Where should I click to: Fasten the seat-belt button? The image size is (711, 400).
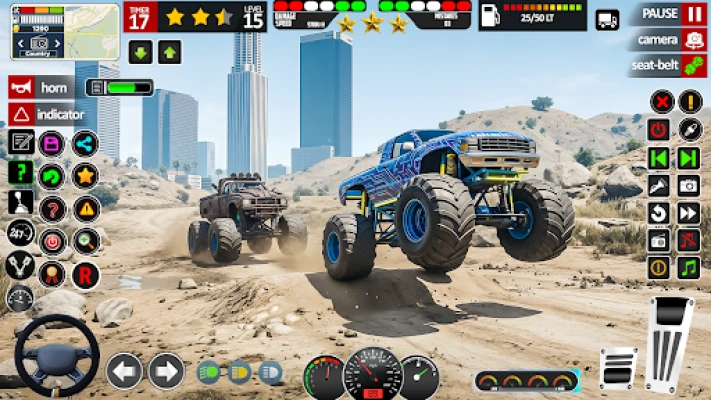point(667,66)
